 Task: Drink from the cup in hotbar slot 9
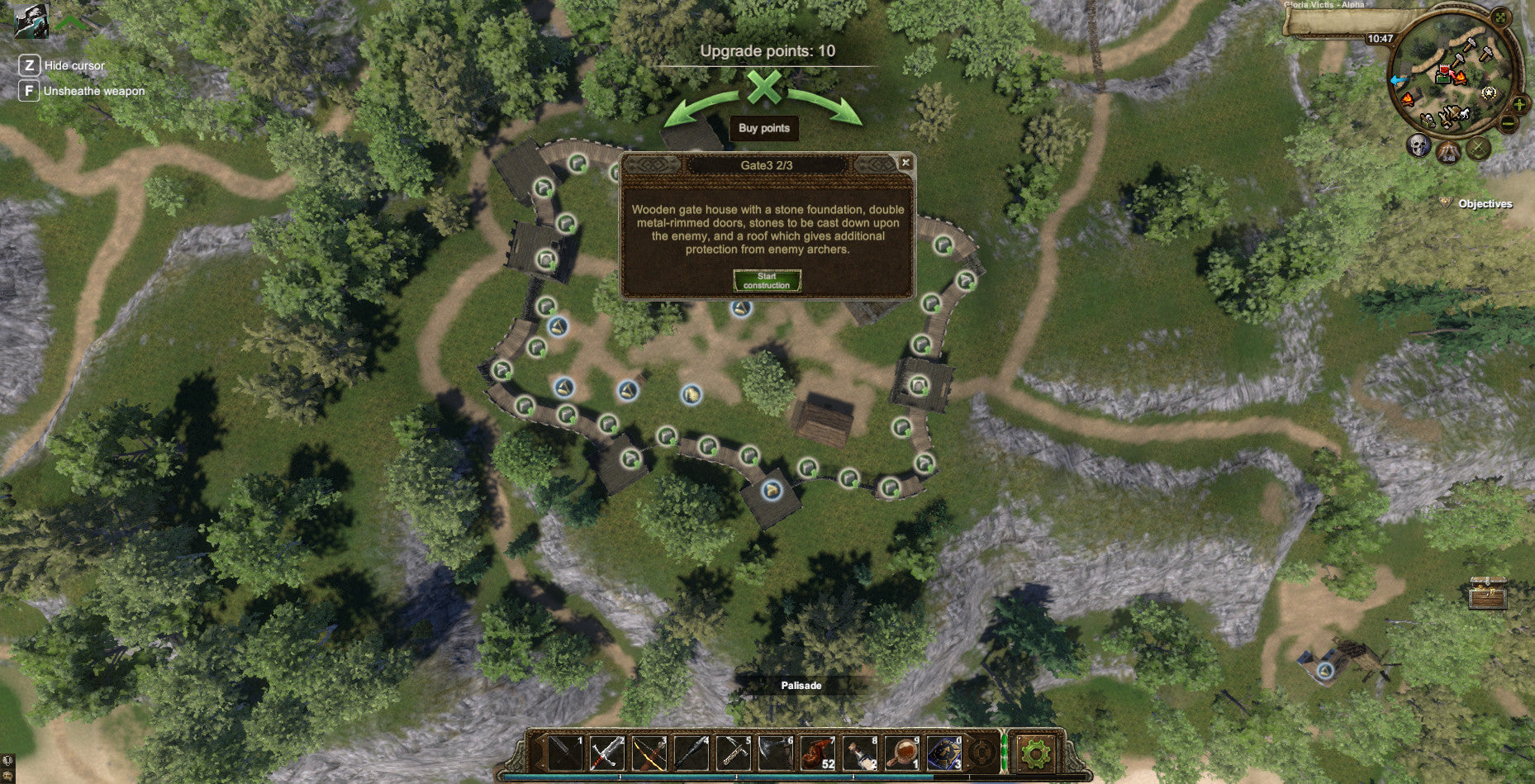904,753
